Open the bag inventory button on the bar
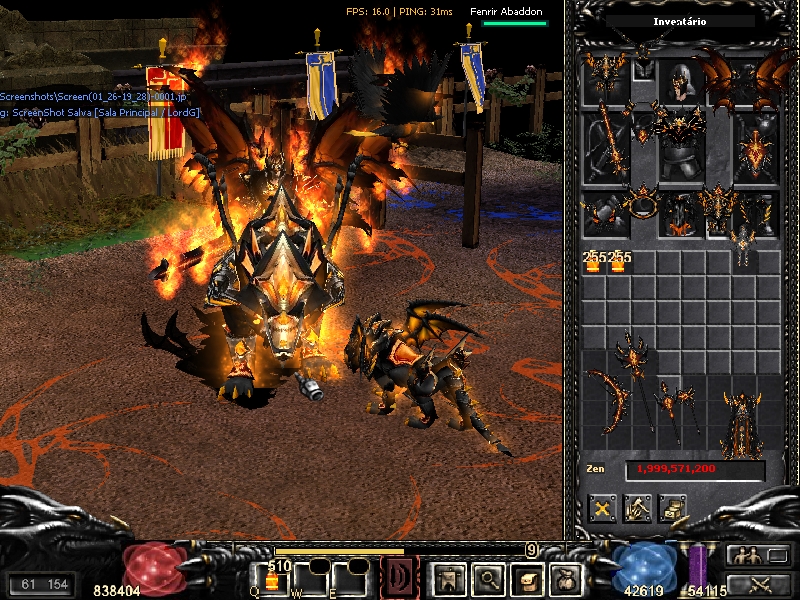 (567, 577)
